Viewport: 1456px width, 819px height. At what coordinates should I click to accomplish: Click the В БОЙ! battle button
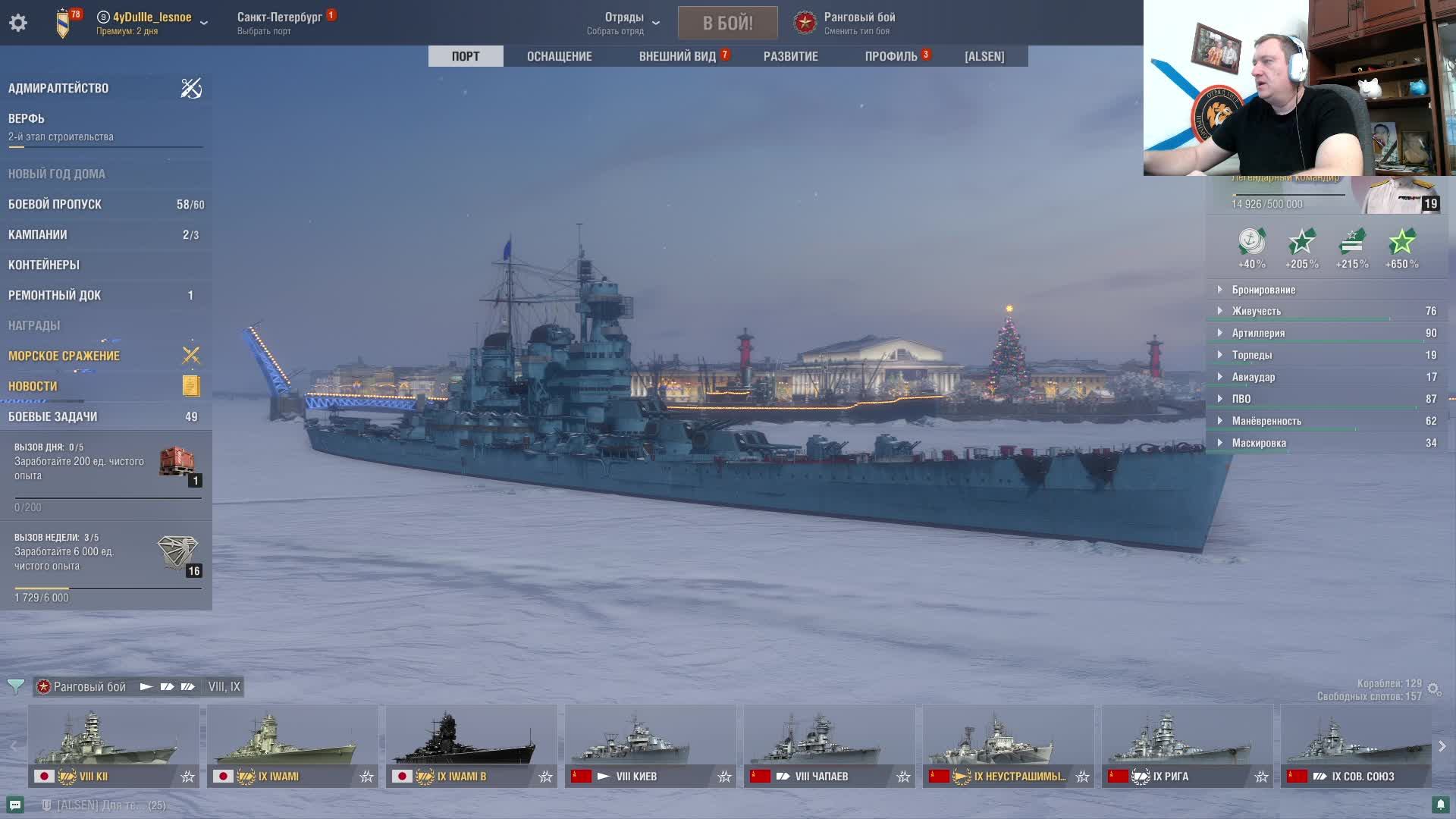point(727,23)
